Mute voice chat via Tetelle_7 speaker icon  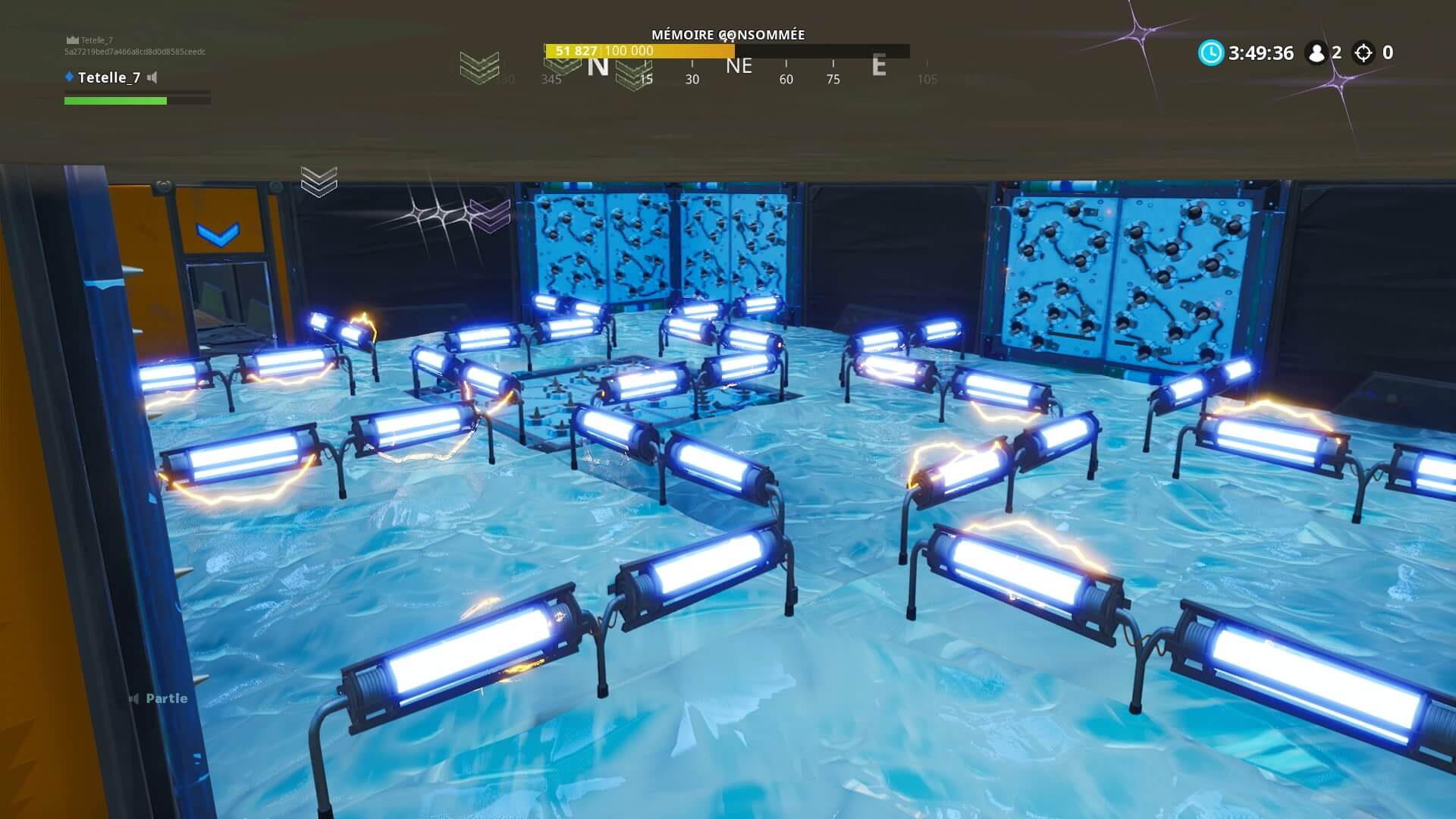(152, 78)
